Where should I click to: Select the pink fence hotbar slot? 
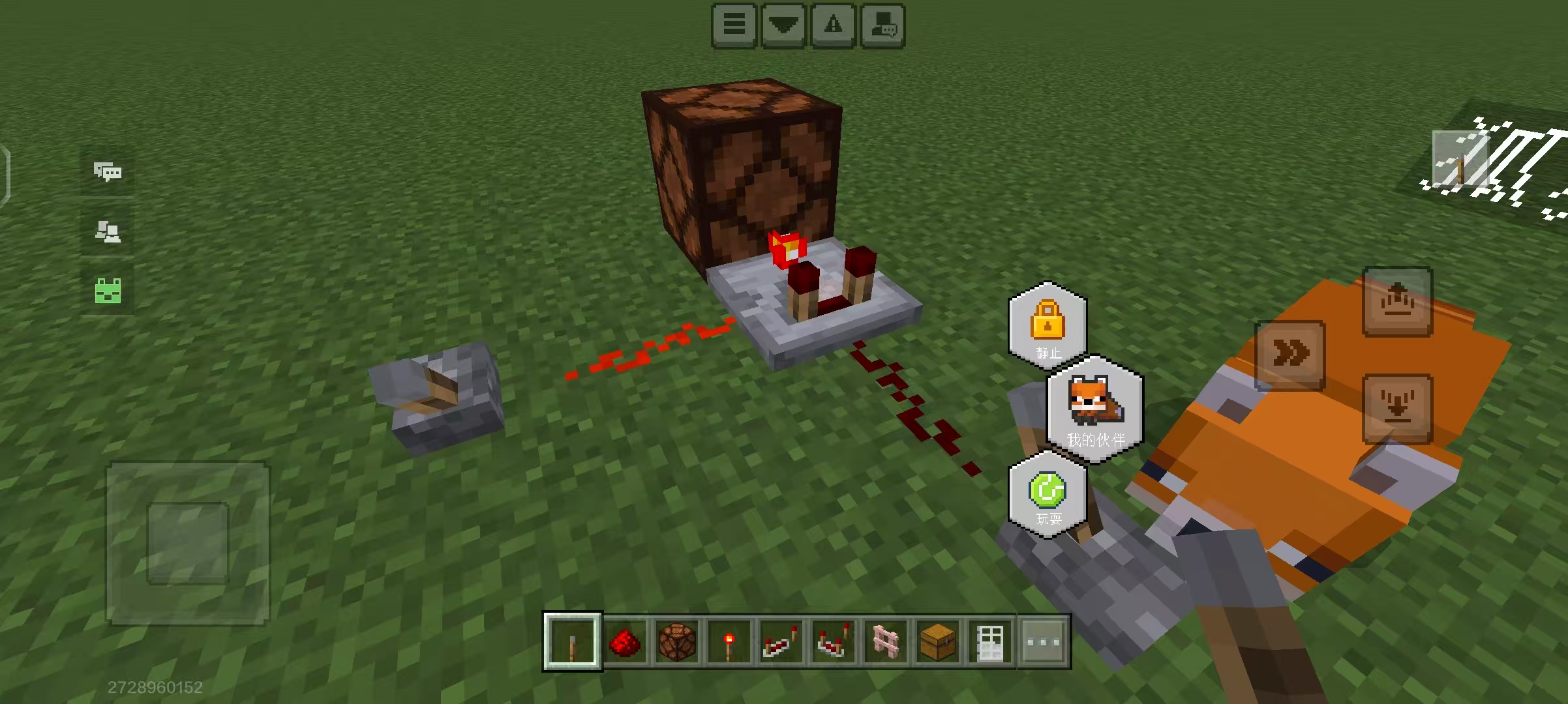pyautogui.click(x=885, y=642)
